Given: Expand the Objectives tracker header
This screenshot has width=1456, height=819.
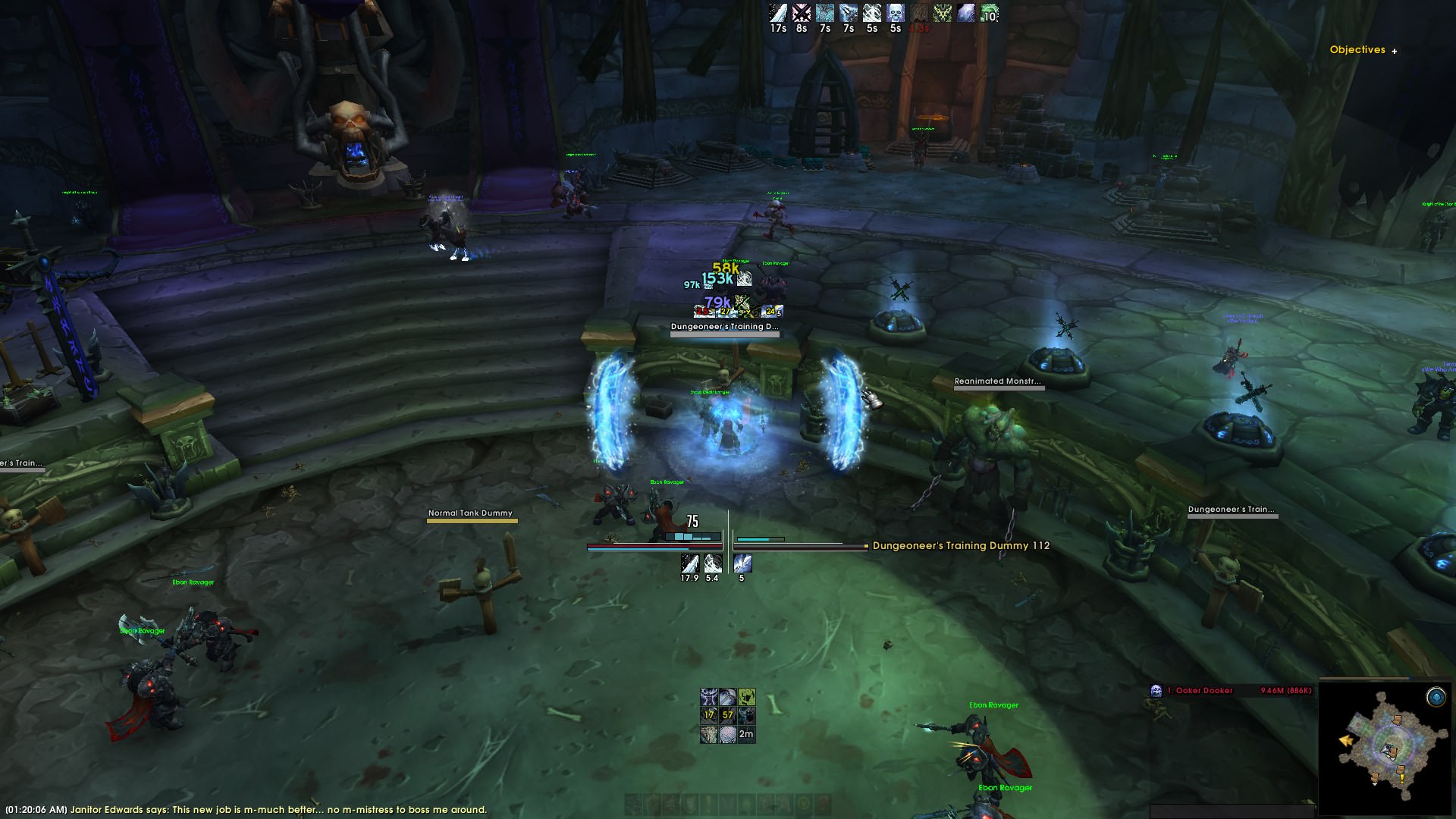Looking at the screenshot, I should coord(1394,51).
